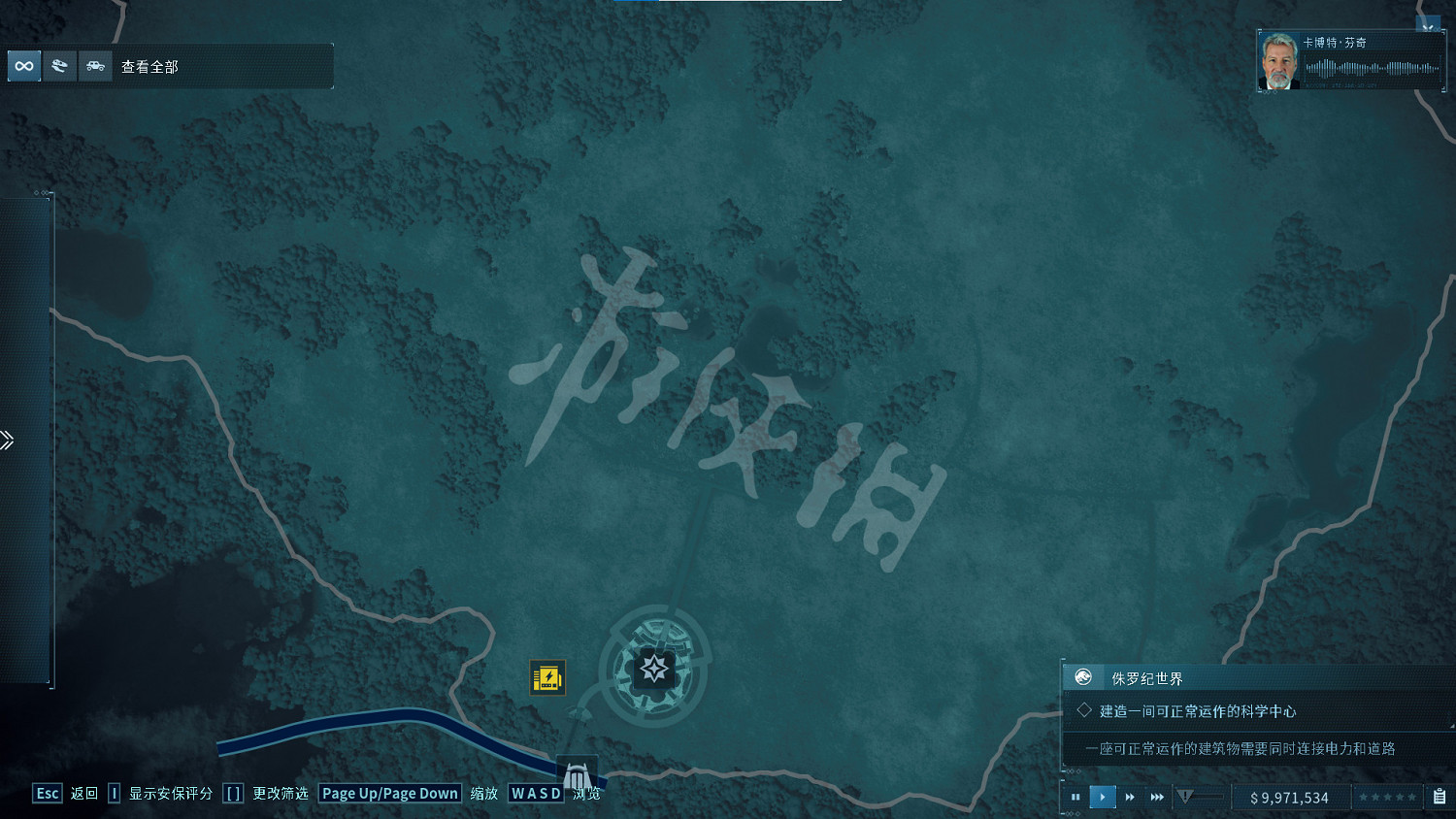Enable triple-speed fast forward
This screenshot has height=819, width=1456.
(x=1157, y=797)
